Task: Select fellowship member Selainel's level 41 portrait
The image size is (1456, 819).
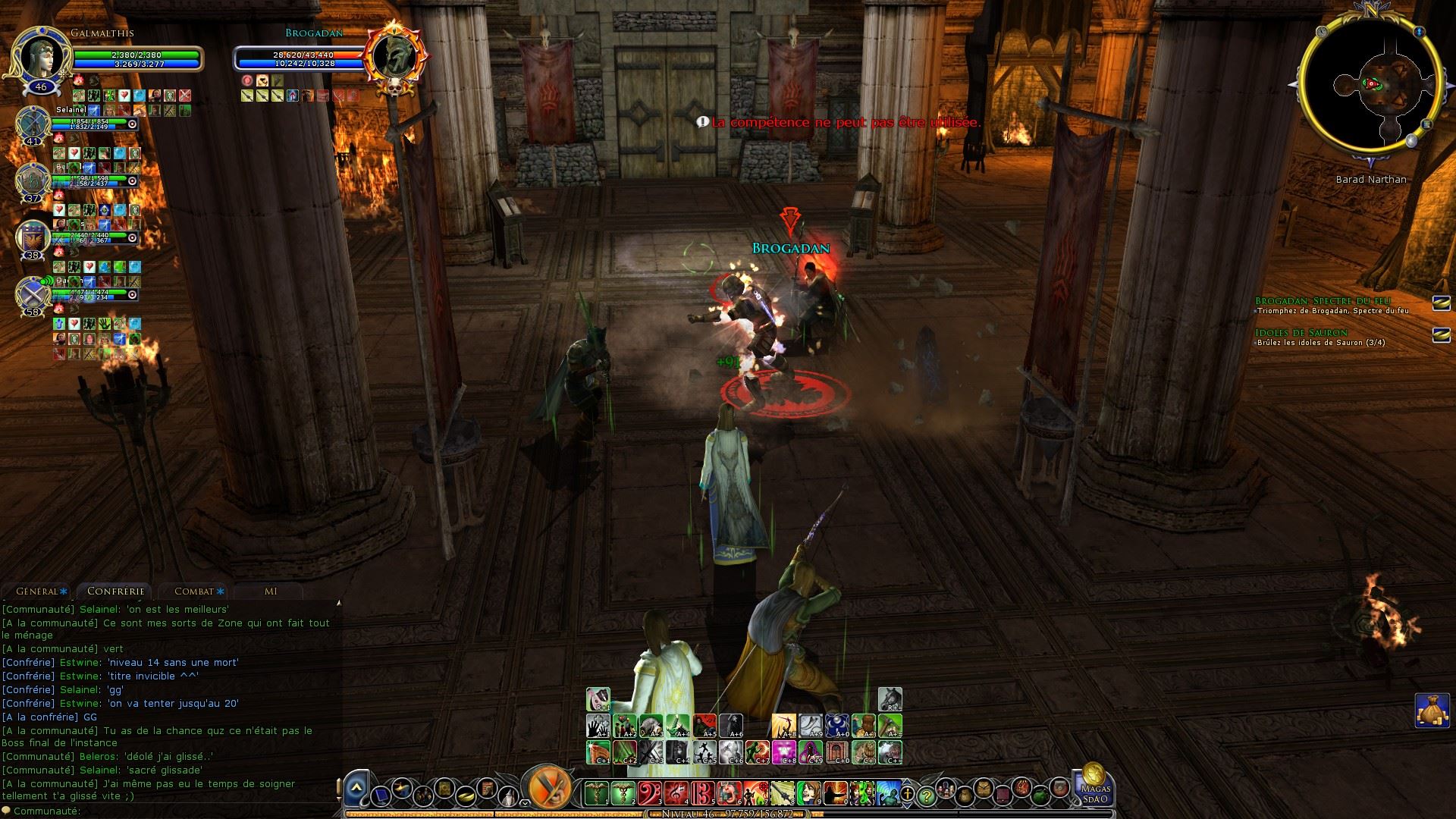Action: [x=33, y=121]
